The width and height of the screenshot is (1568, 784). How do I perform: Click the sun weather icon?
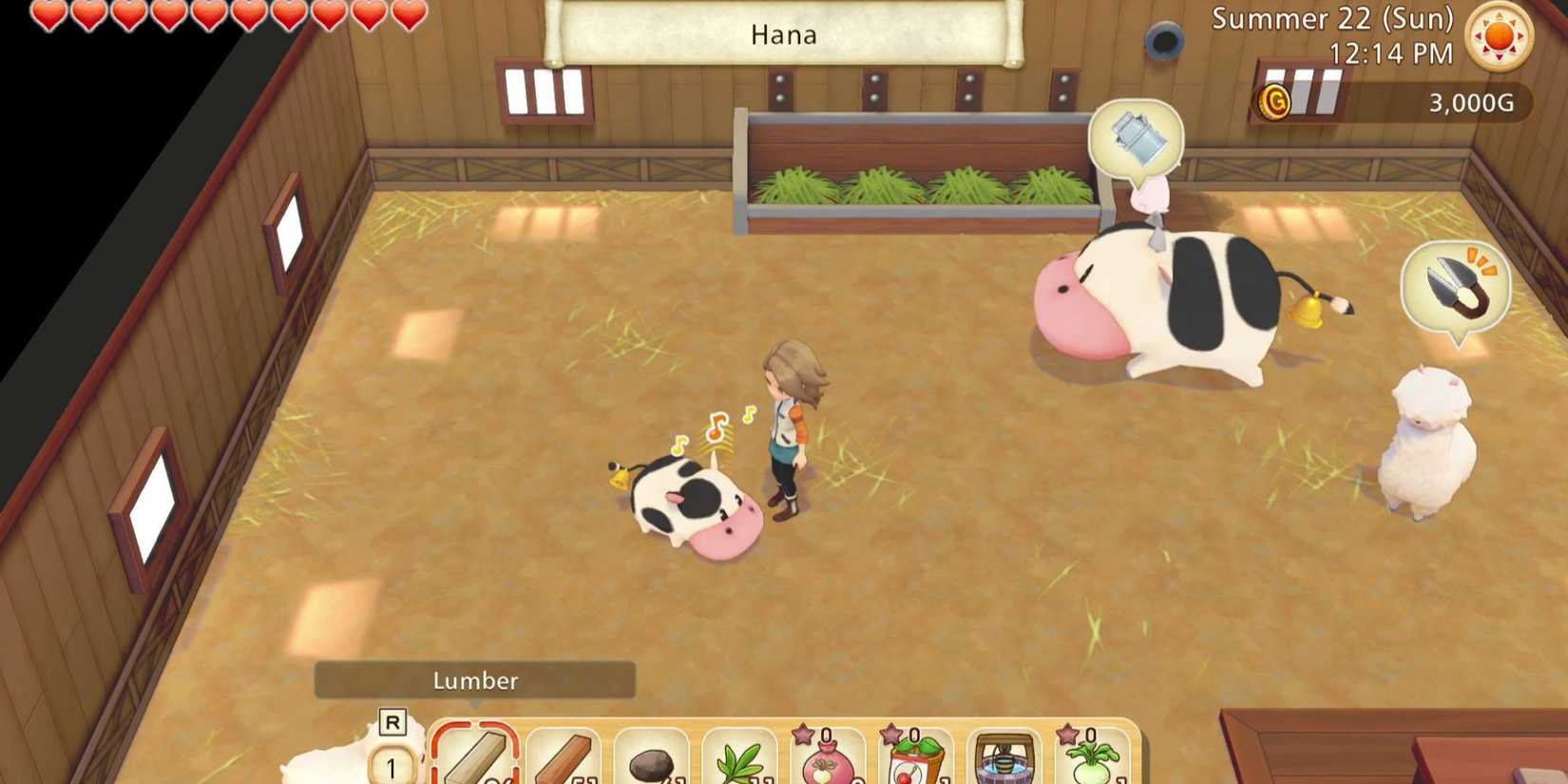pos(1498,36)
